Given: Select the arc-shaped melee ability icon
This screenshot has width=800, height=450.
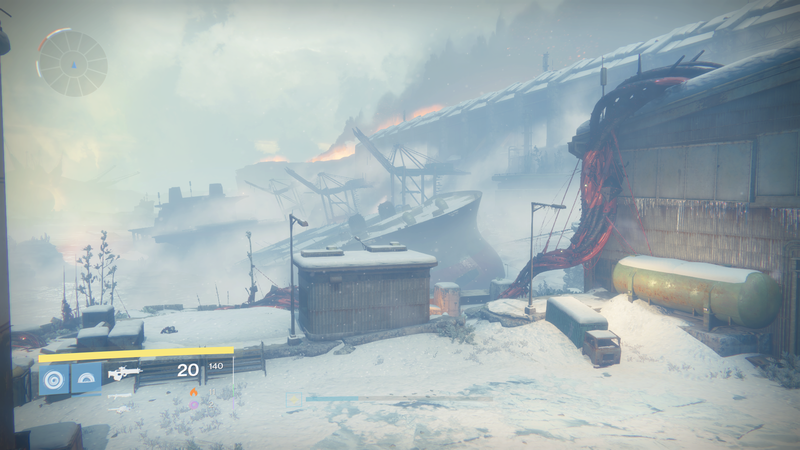Looking at the screenshot, I should (86, 378).
